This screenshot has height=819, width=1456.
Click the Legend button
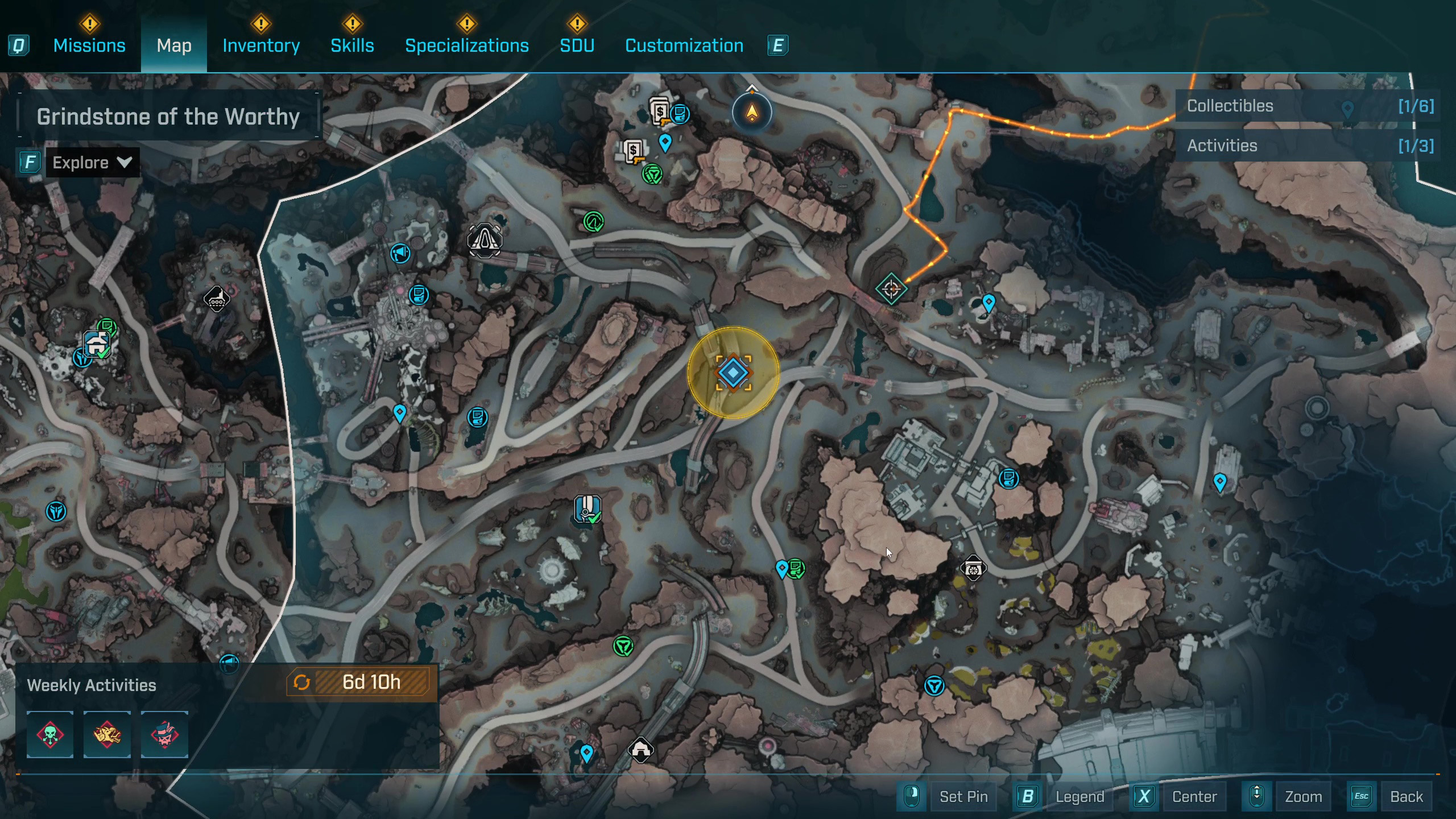(x=1079, y=796)
